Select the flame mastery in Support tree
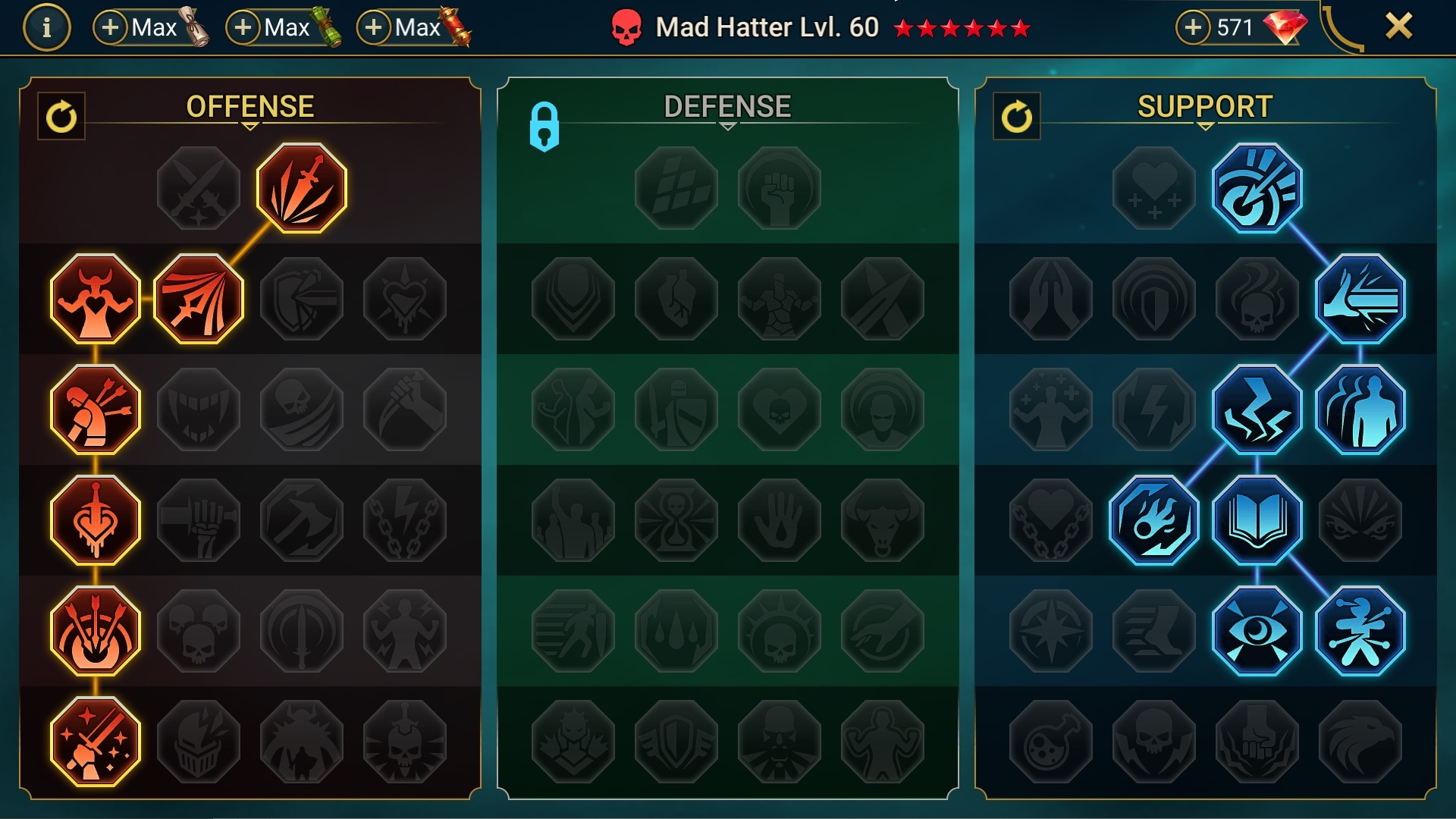The image size is (1456, 819). click(1153, 519)
